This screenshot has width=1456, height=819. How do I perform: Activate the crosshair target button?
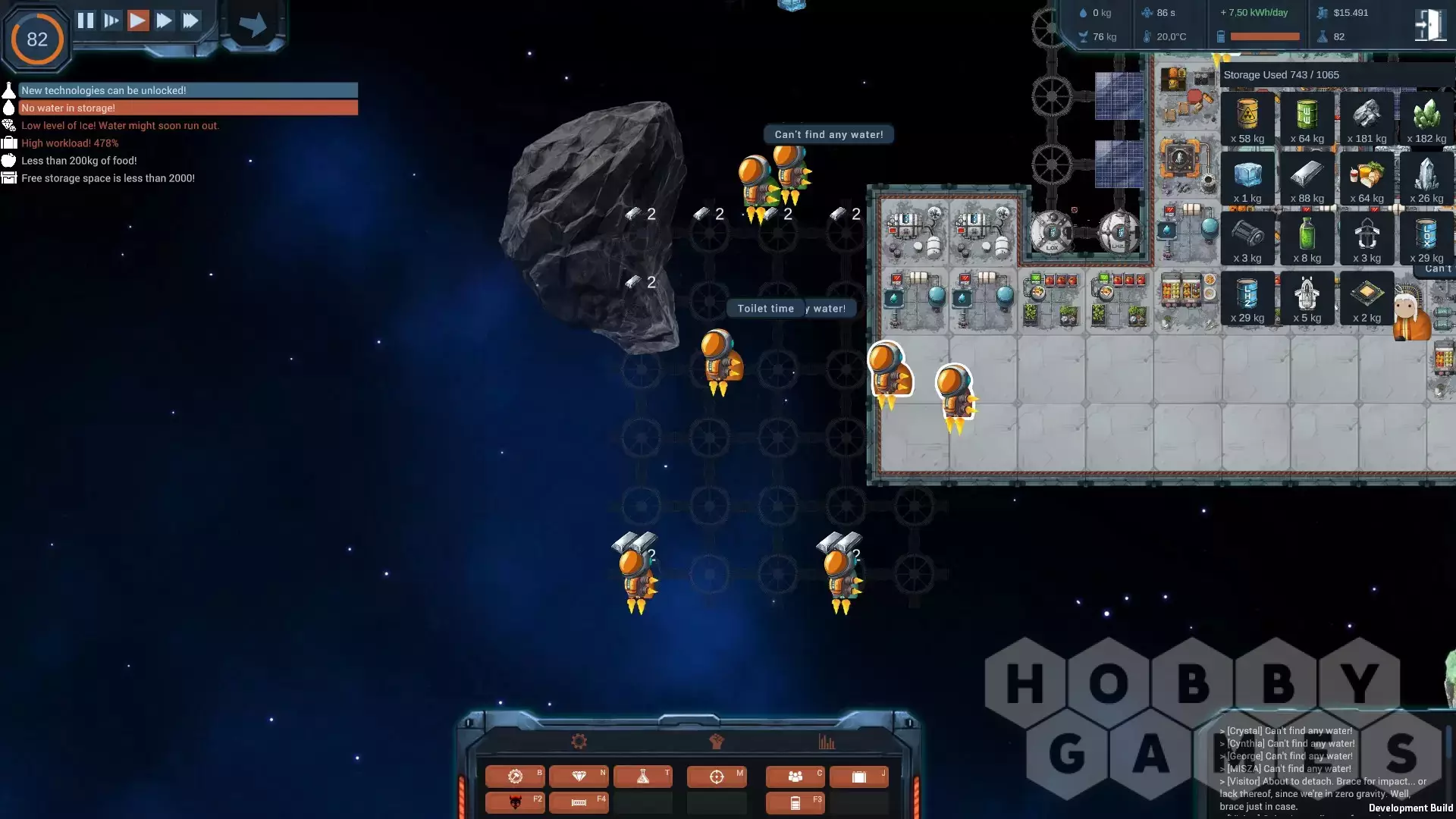coord(717,777)
